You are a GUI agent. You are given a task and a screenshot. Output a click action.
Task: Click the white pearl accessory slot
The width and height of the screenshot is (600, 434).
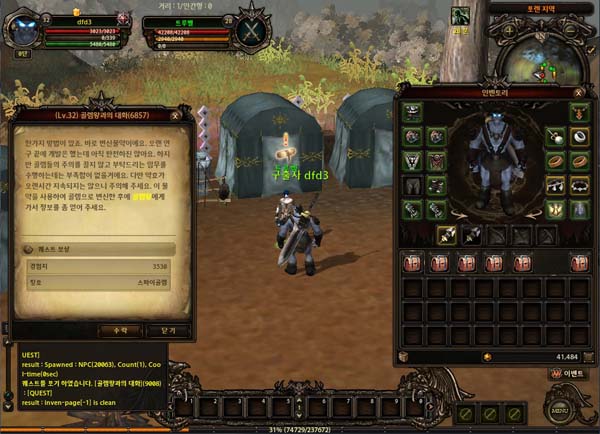tap(556, 136)
